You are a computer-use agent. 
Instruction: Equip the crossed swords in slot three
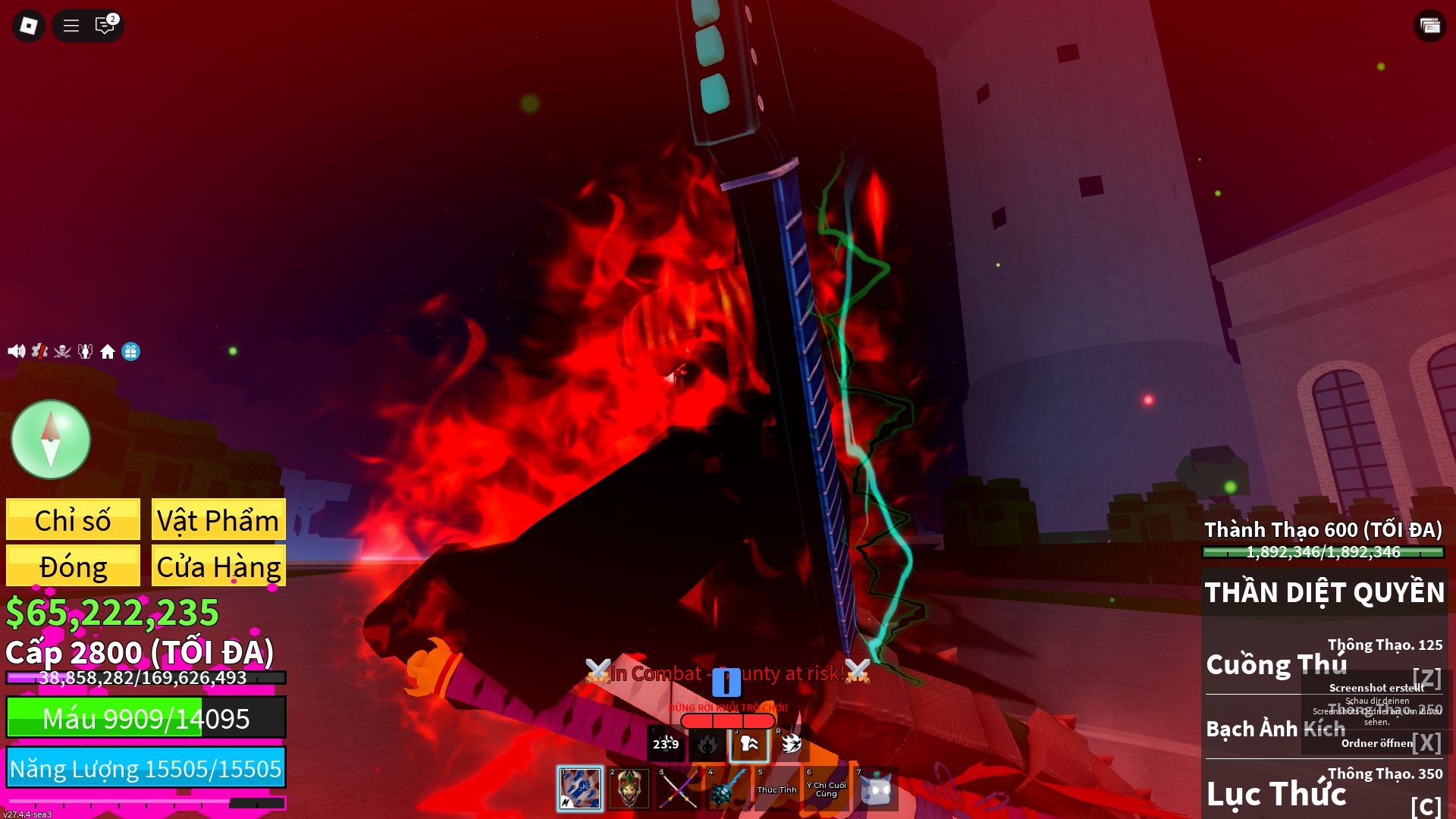(678, 789)
